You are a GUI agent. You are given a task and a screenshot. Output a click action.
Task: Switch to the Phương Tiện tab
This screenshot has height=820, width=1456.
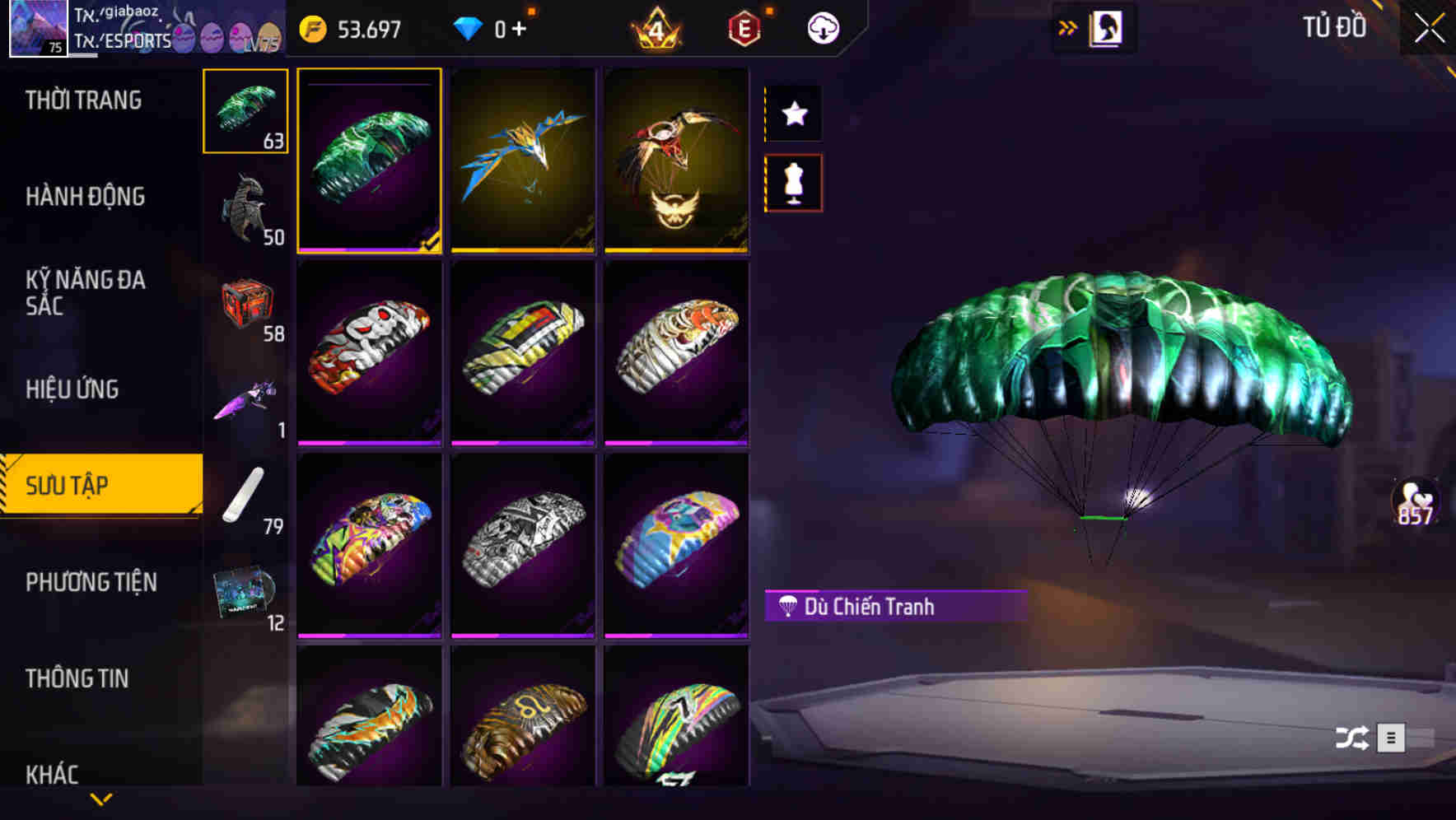coord(91,582)
